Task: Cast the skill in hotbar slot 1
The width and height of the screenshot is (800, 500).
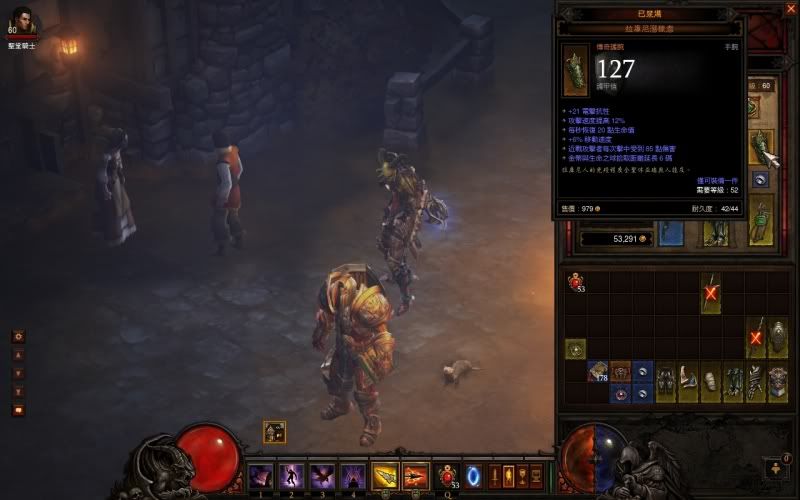Action: click(x=260, y=475)
